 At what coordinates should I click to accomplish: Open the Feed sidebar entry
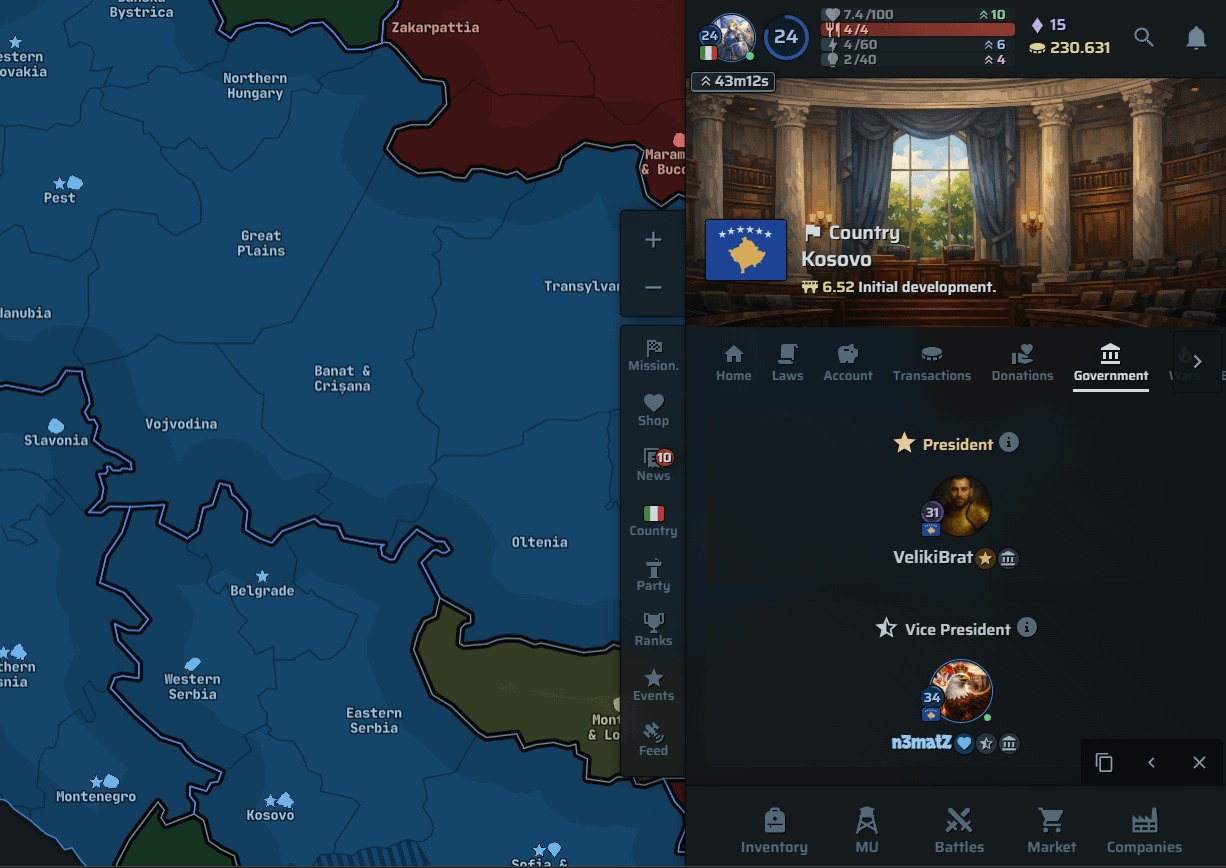(653, 739)
